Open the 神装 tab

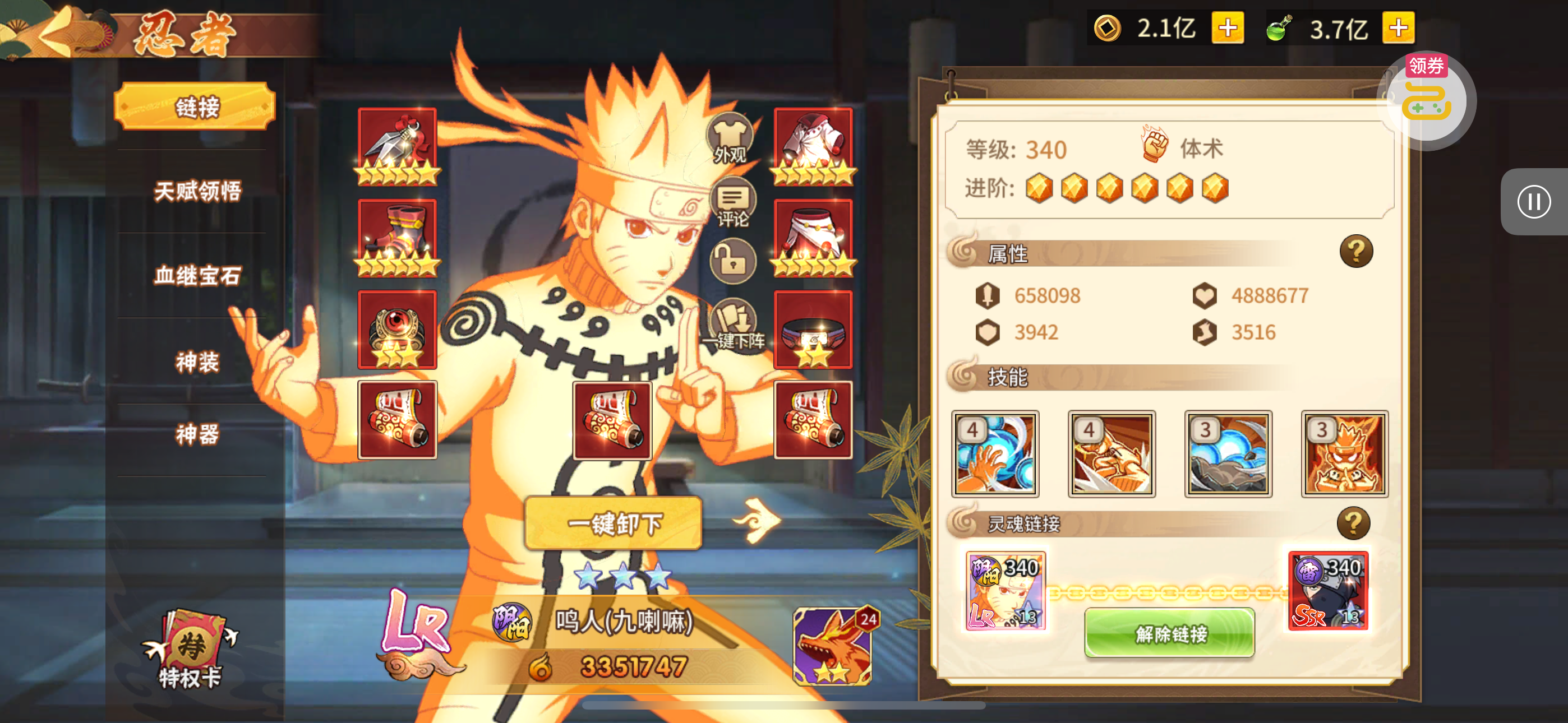tap(197, 361)
